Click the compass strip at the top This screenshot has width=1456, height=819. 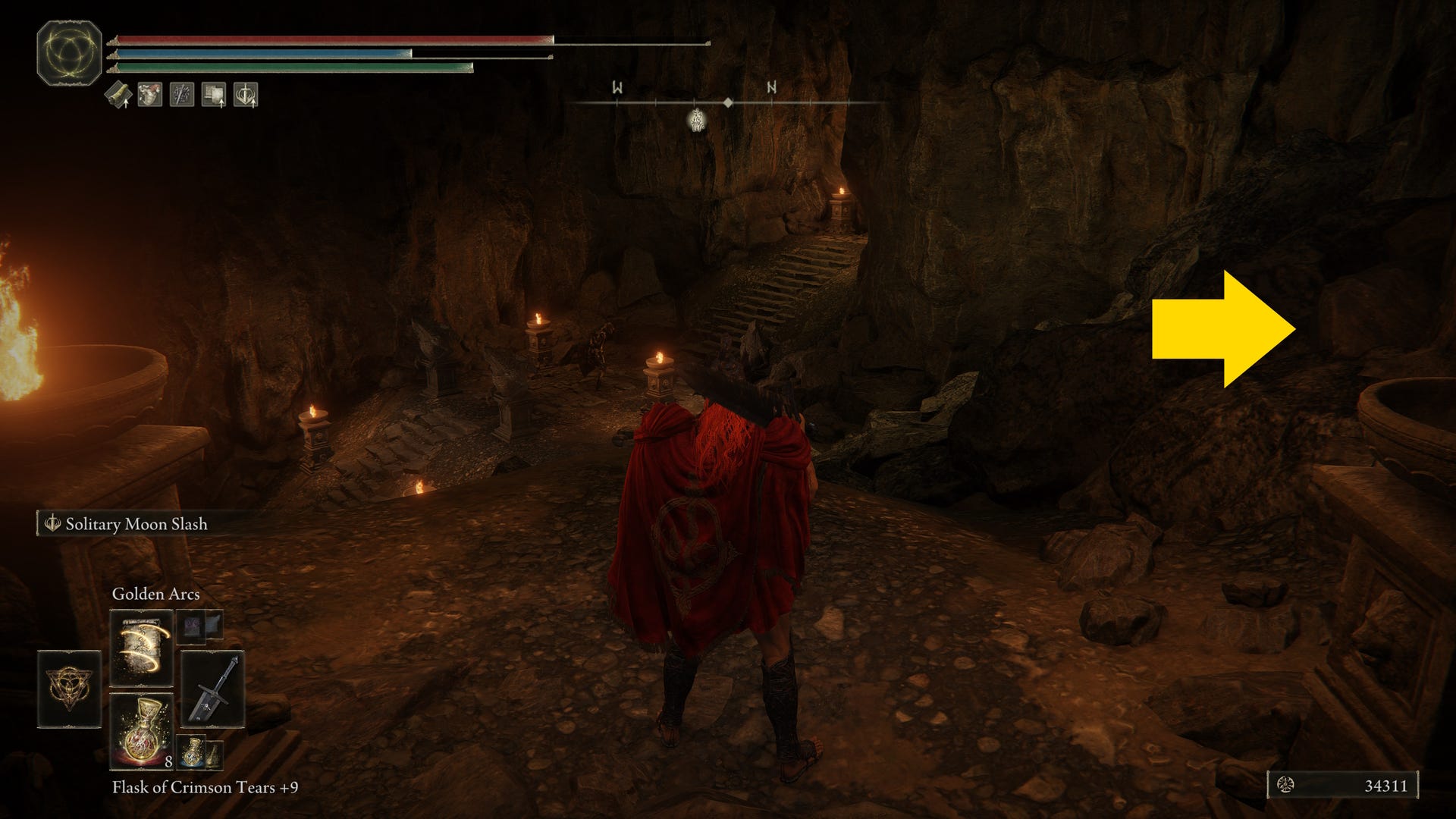[728, 102]
